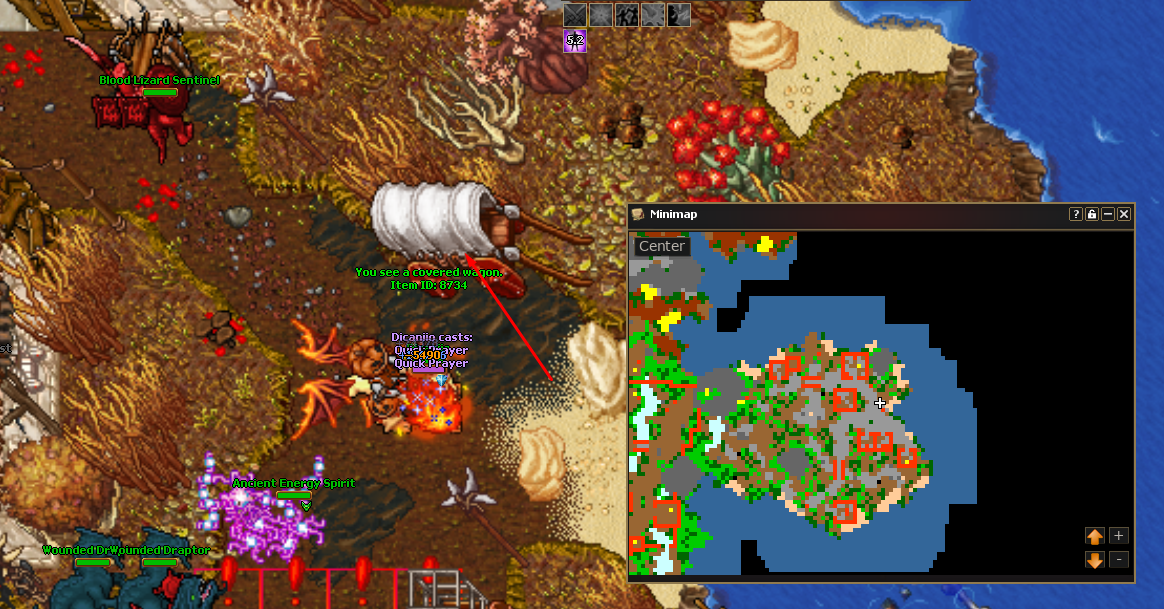This screenshot has height=609, width=1164.
Task: Click the white crosshair marker on minimap
Action: [880, 403]
